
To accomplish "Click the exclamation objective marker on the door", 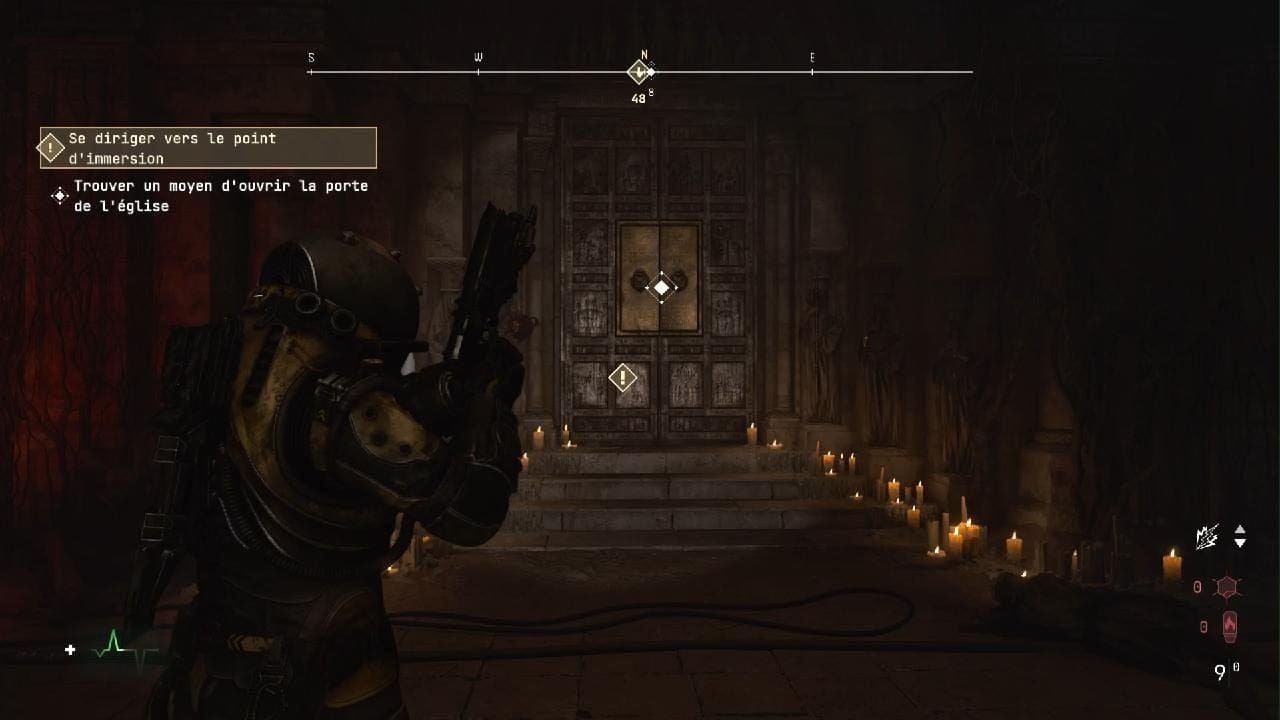I will (x=623, y=378).
